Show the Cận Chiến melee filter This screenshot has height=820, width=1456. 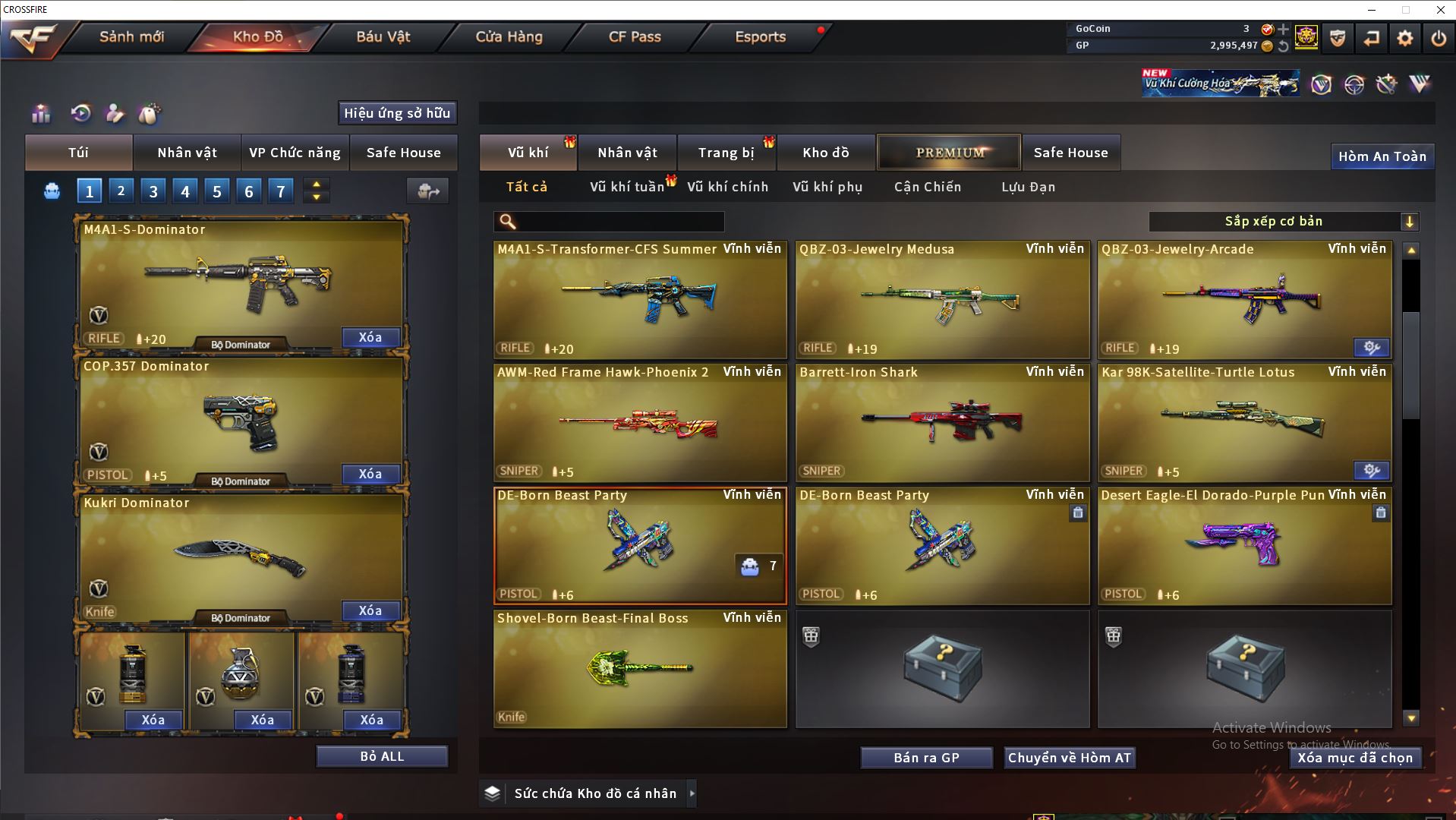tap(927, 187)
